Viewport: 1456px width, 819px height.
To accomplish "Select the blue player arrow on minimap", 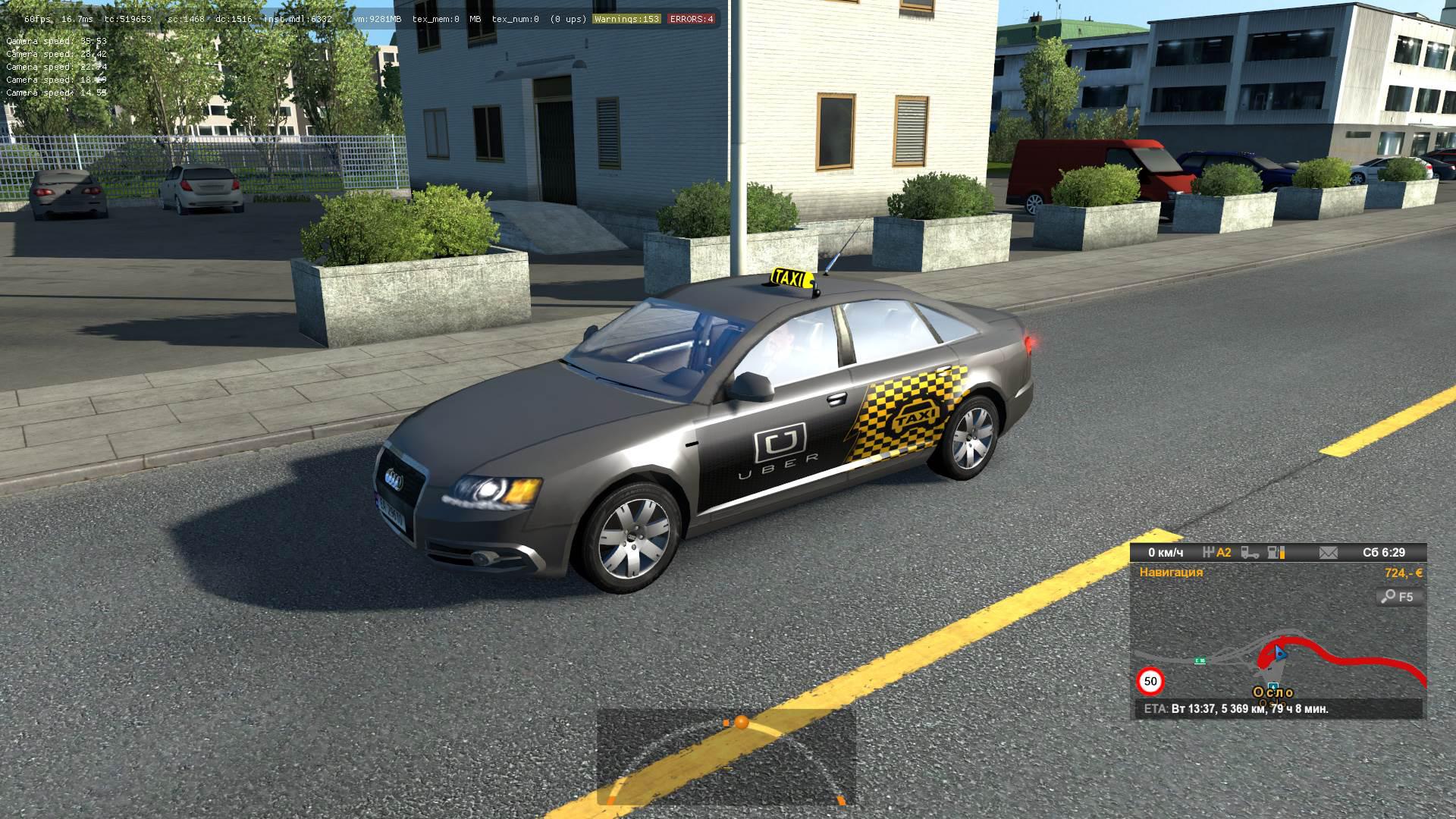I will (x=1279, y=653).
